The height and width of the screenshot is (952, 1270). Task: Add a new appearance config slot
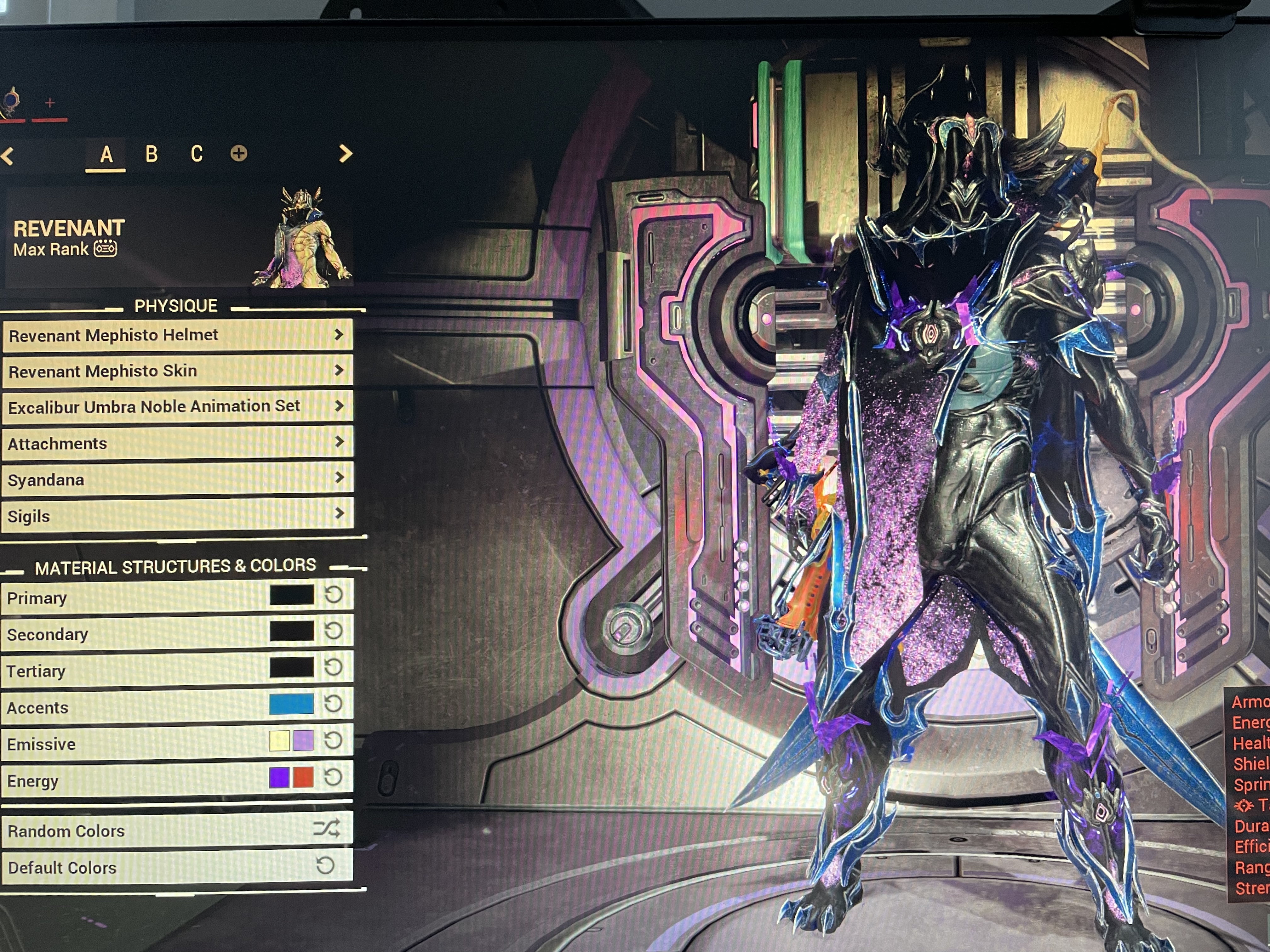239,153
